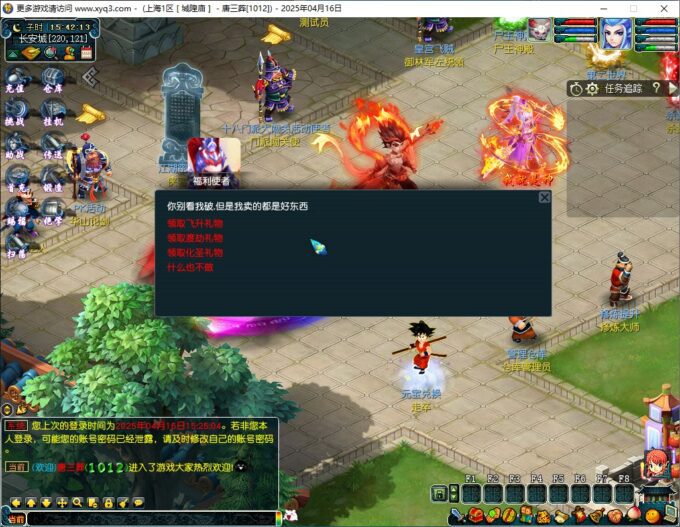Choose the 领取飞升礼物 dialogue option
Image resolution: width=680 pixels, height=527 pixels.
click(x=195, y=224)
